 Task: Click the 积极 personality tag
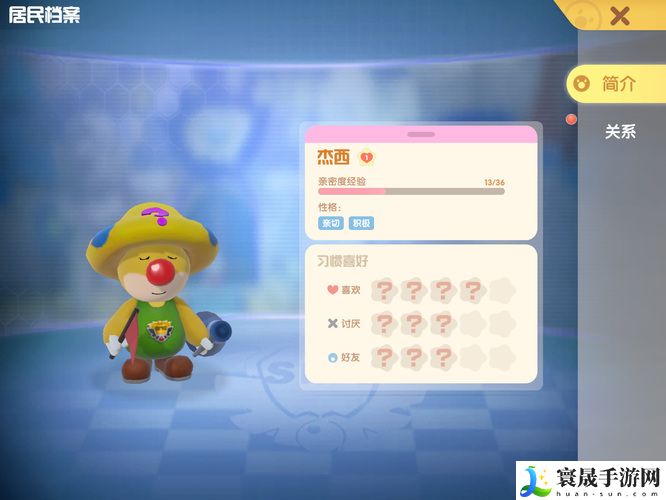pyautogui.click(x=361, y=223)
